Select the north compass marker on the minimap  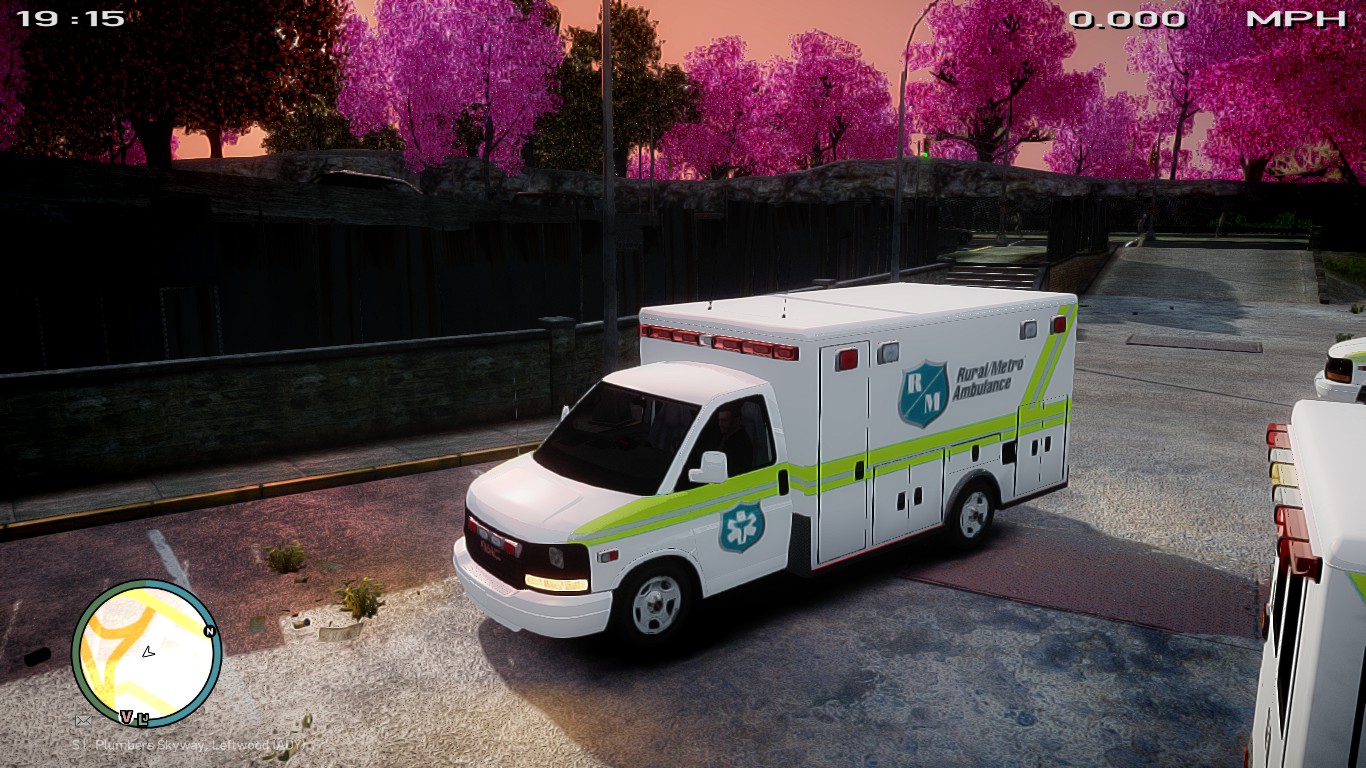coord(209,631)
